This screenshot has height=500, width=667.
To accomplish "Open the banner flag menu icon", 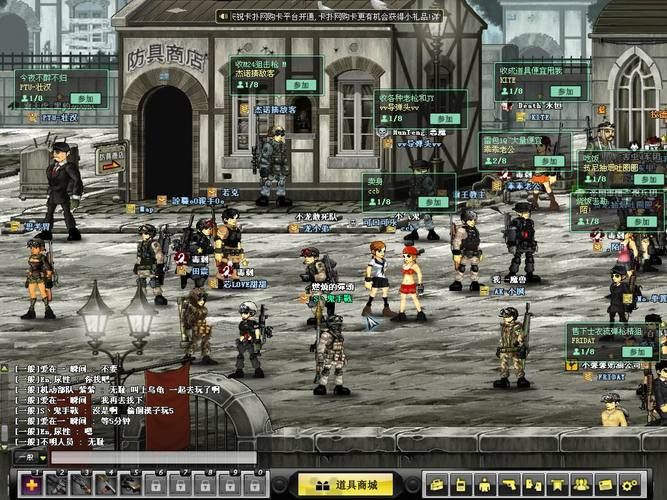I will coord(557,485).
